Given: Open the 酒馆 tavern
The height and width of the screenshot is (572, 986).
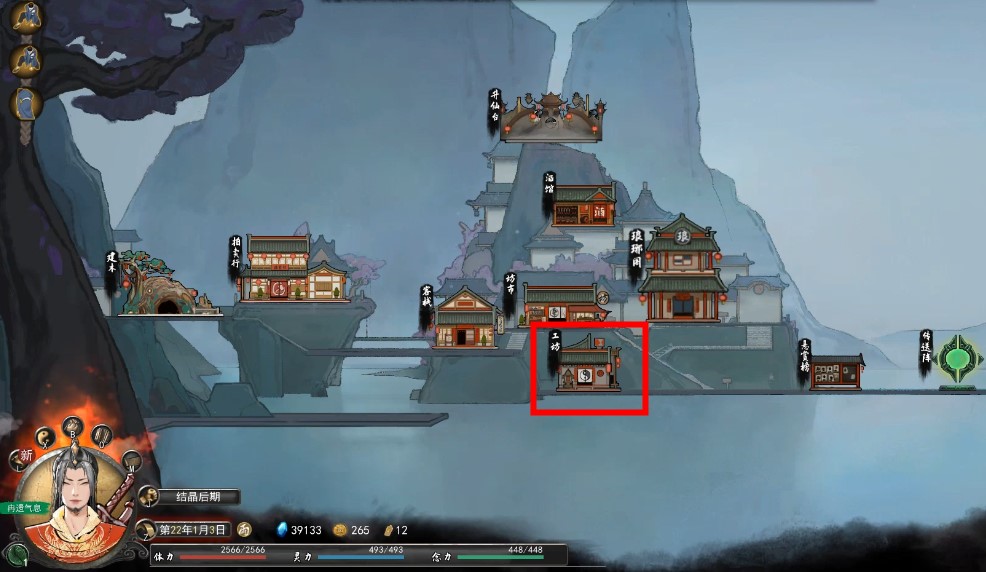Looking at the screenshot, I should coord(584,205).
